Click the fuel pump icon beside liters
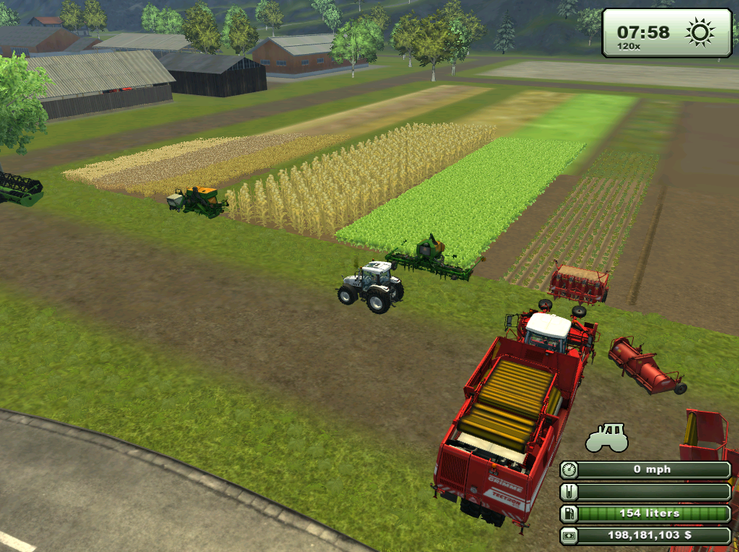 click(x=569, y=513)
